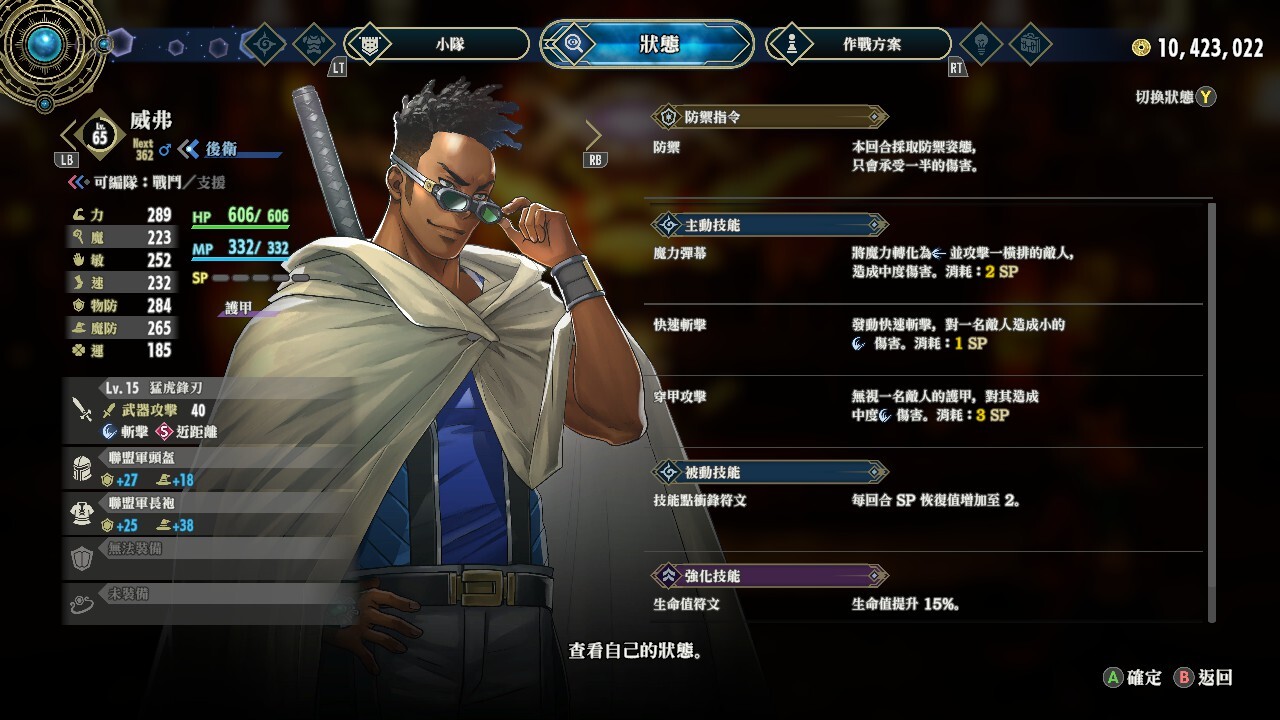Open the mask icon tab

click(x=315, y=44)
